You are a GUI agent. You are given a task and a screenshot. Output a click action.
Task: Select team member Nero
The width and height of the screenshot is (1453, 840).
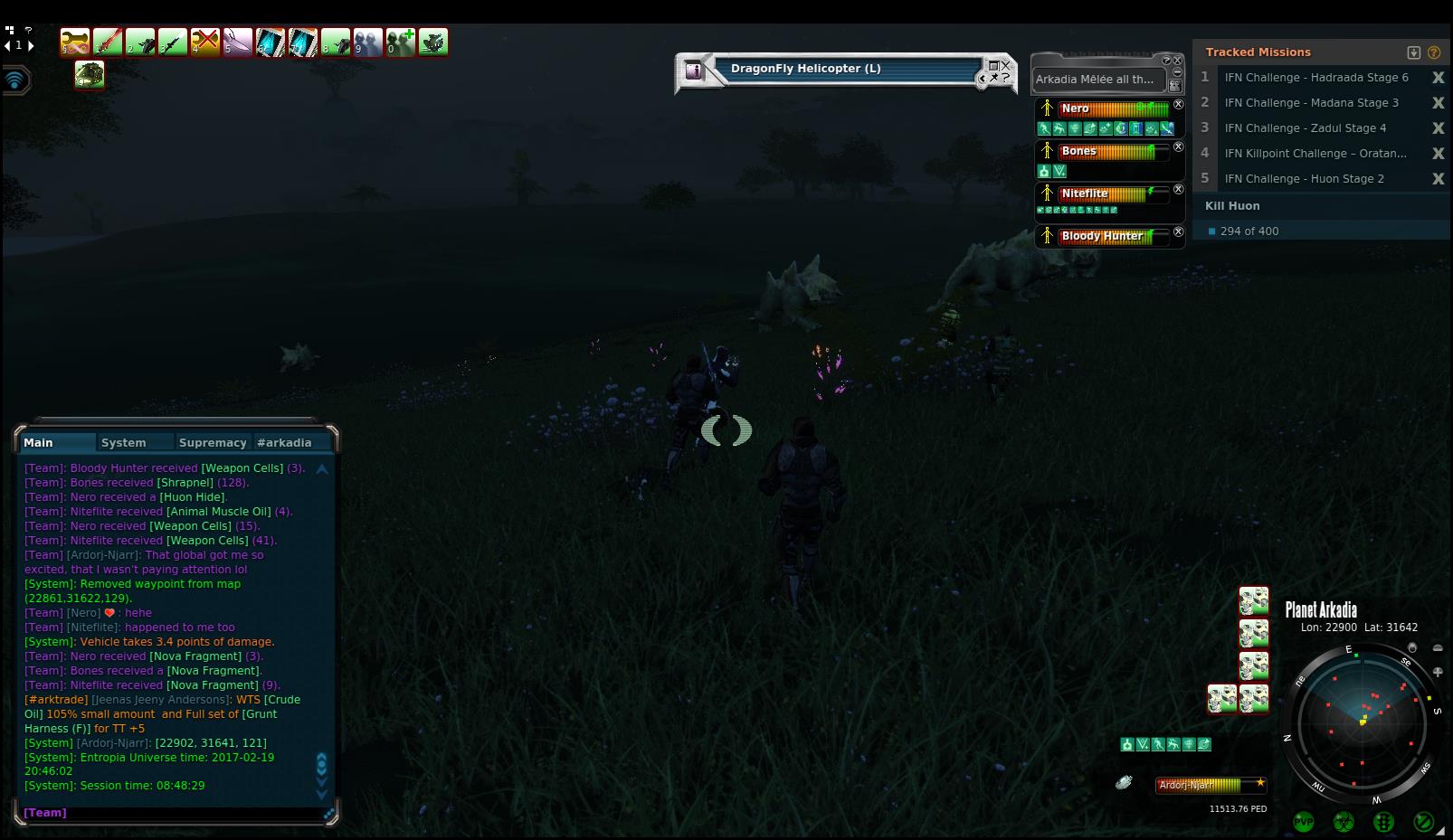click(1076, 109)
